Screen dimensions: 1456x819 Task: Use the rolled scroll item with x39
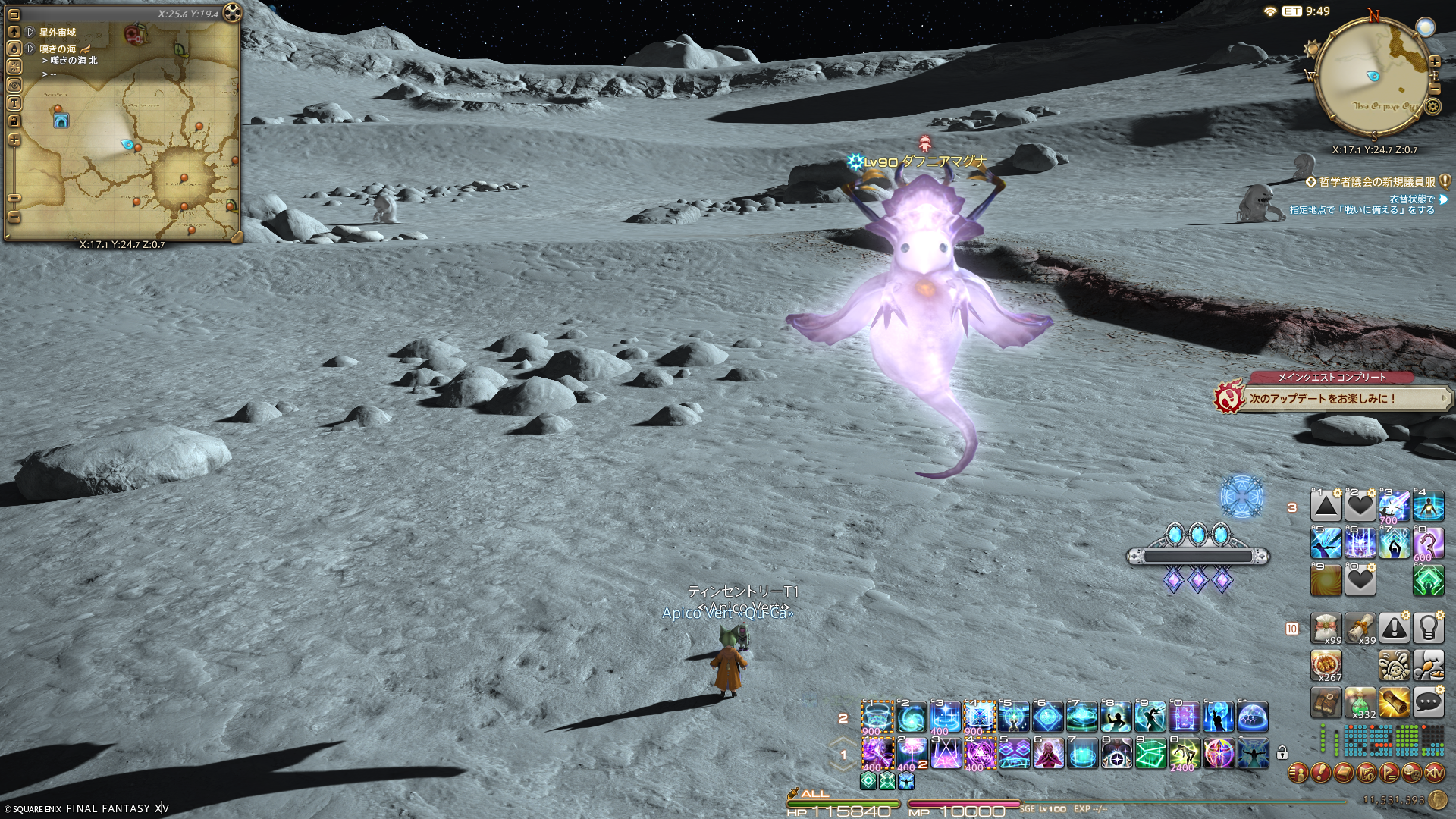click(x=1360, y=629)
